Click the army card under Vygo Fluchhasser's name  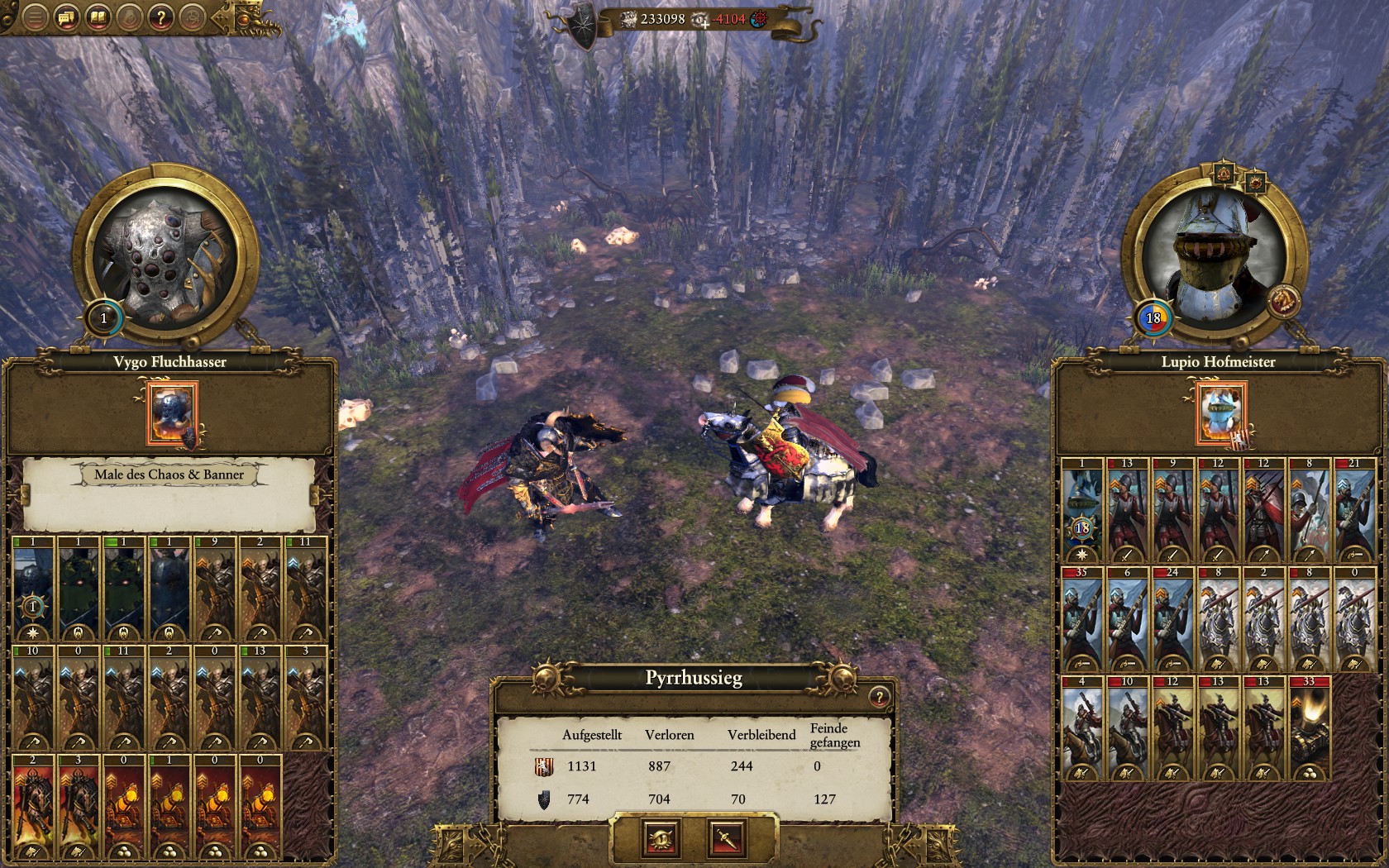[172, 413]
